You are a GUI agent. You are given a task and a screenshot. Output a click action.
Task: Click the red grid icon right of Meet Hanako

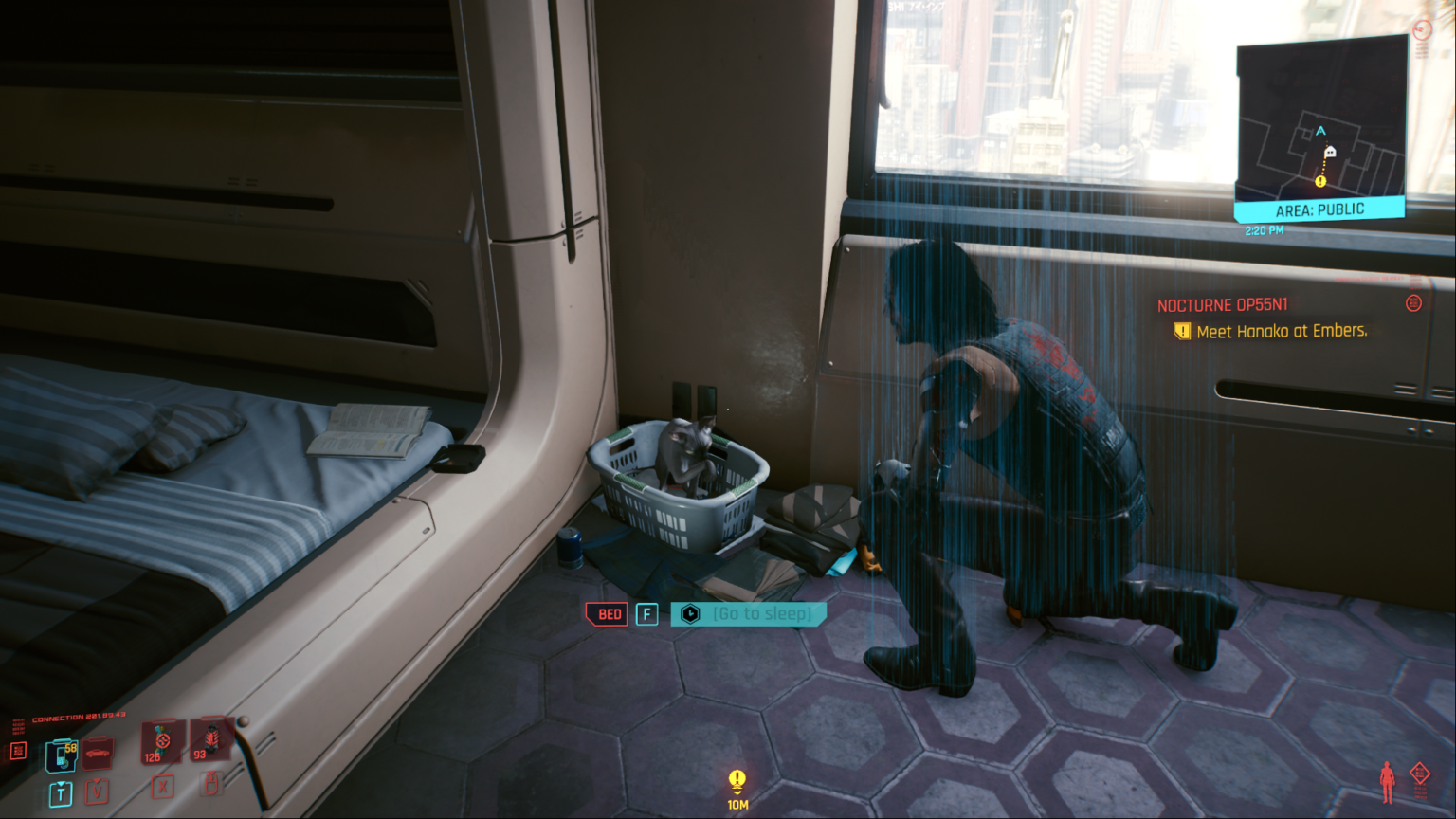1413,303
